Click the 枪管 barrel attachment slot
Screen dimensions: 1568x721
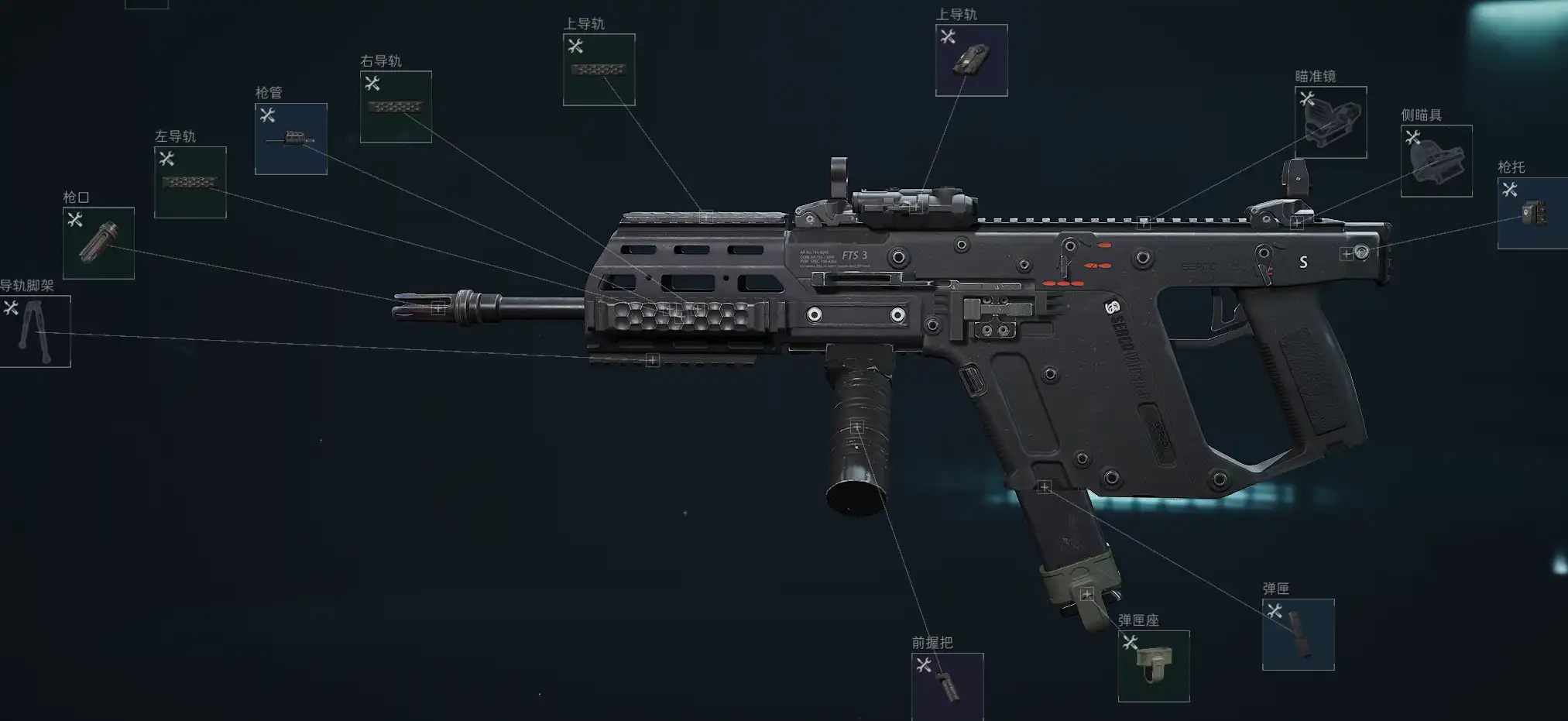[x=291, y=139]
